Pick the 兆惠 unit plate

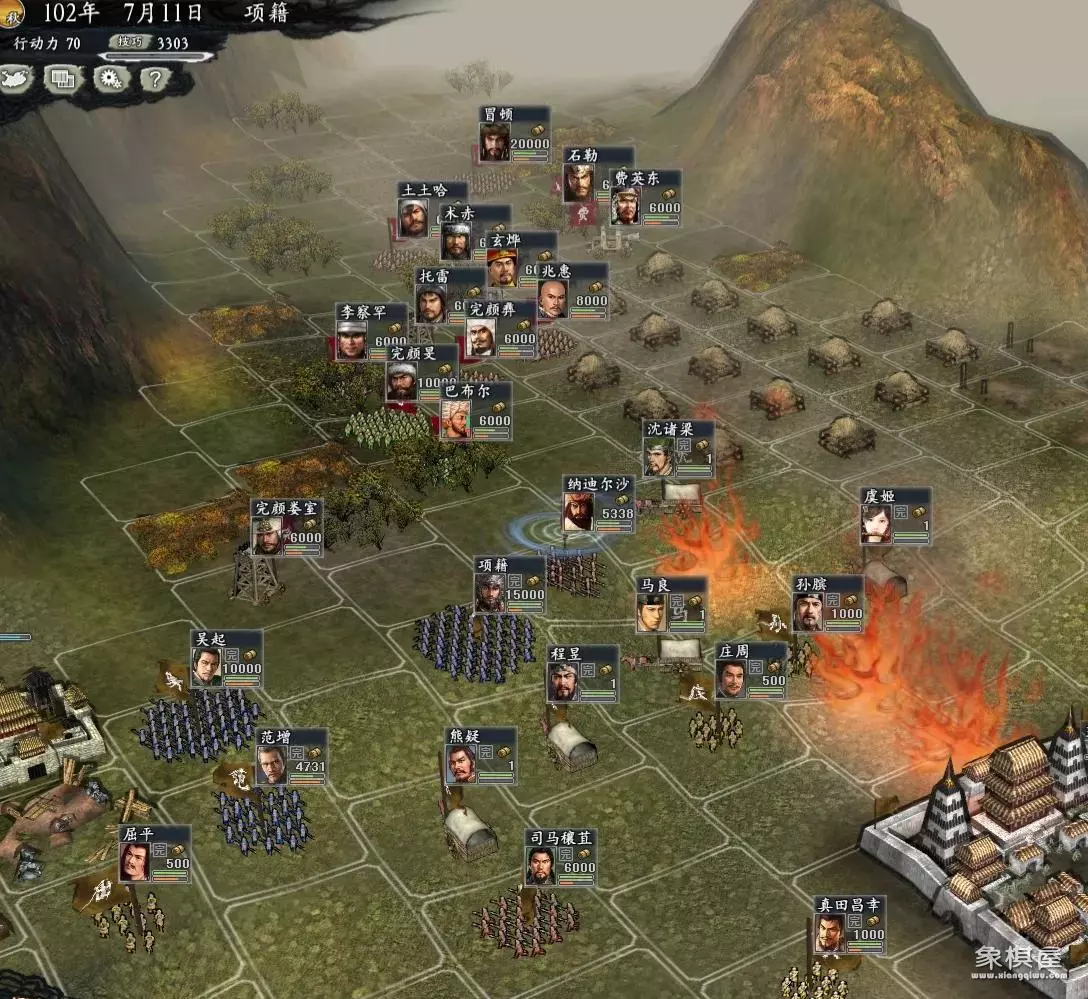[573, 291]
